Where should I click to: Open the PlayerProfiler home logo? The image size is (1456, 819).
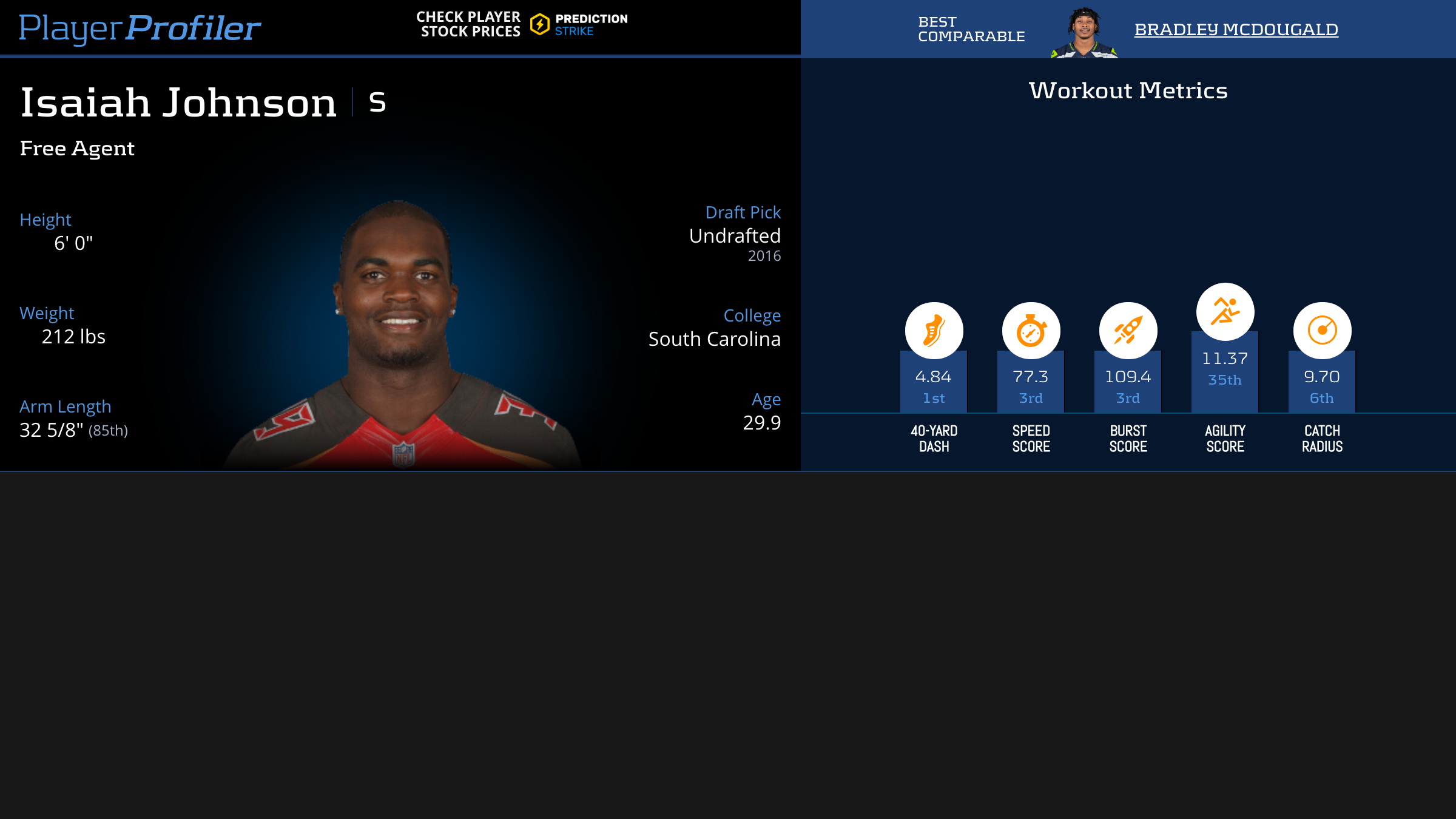click(140, 28)
